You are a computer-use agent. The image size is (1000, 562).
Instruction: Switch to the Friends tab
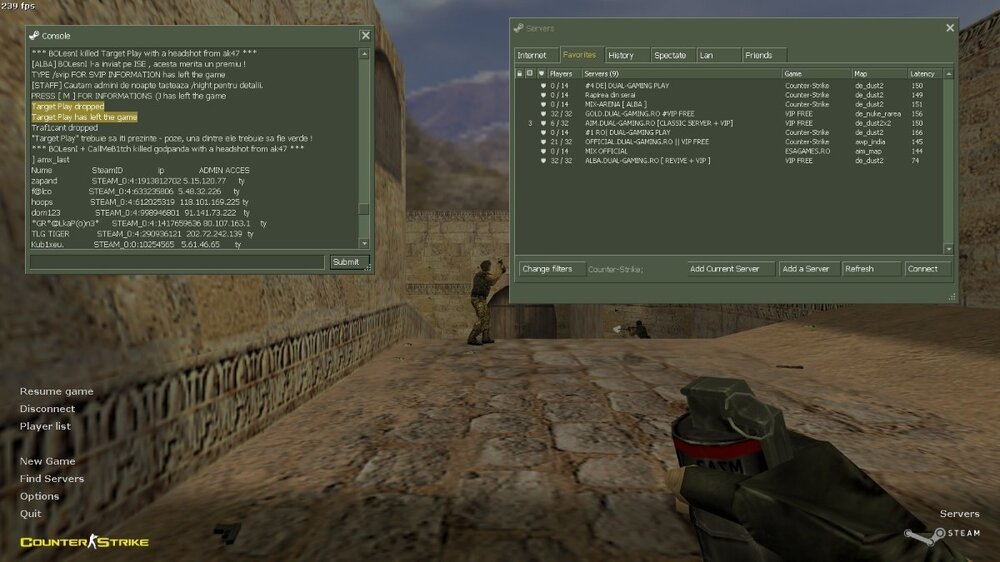758,55
